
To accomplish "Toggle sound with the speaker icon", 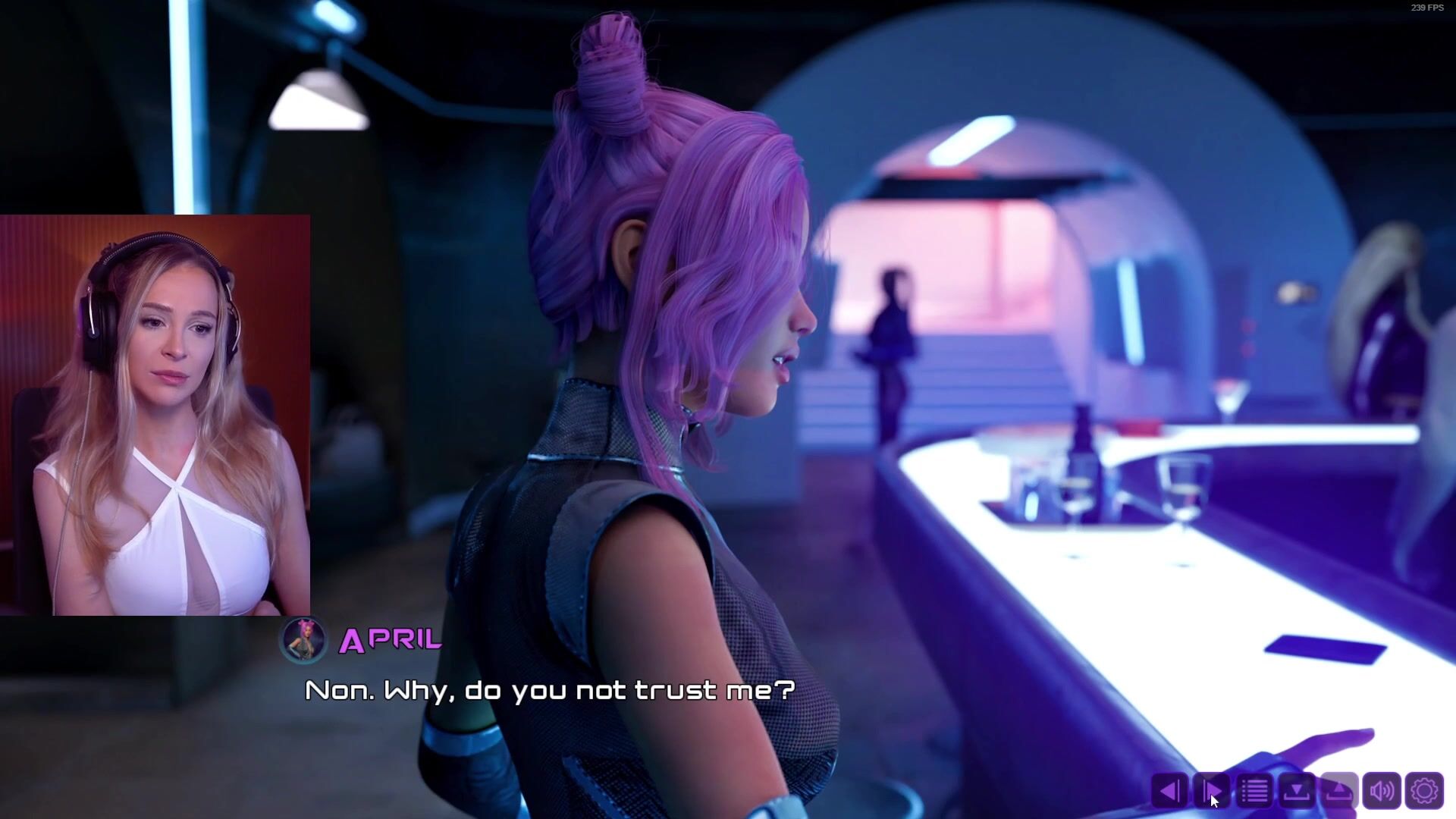I will [x=1382, y=791].
